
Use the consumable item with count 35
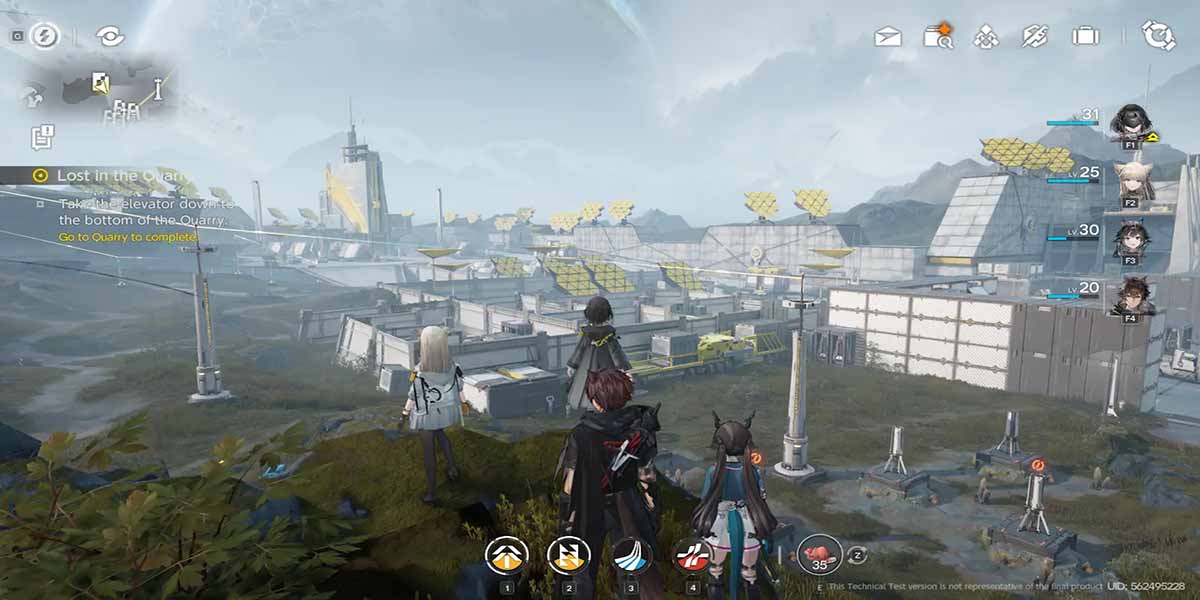819,553
